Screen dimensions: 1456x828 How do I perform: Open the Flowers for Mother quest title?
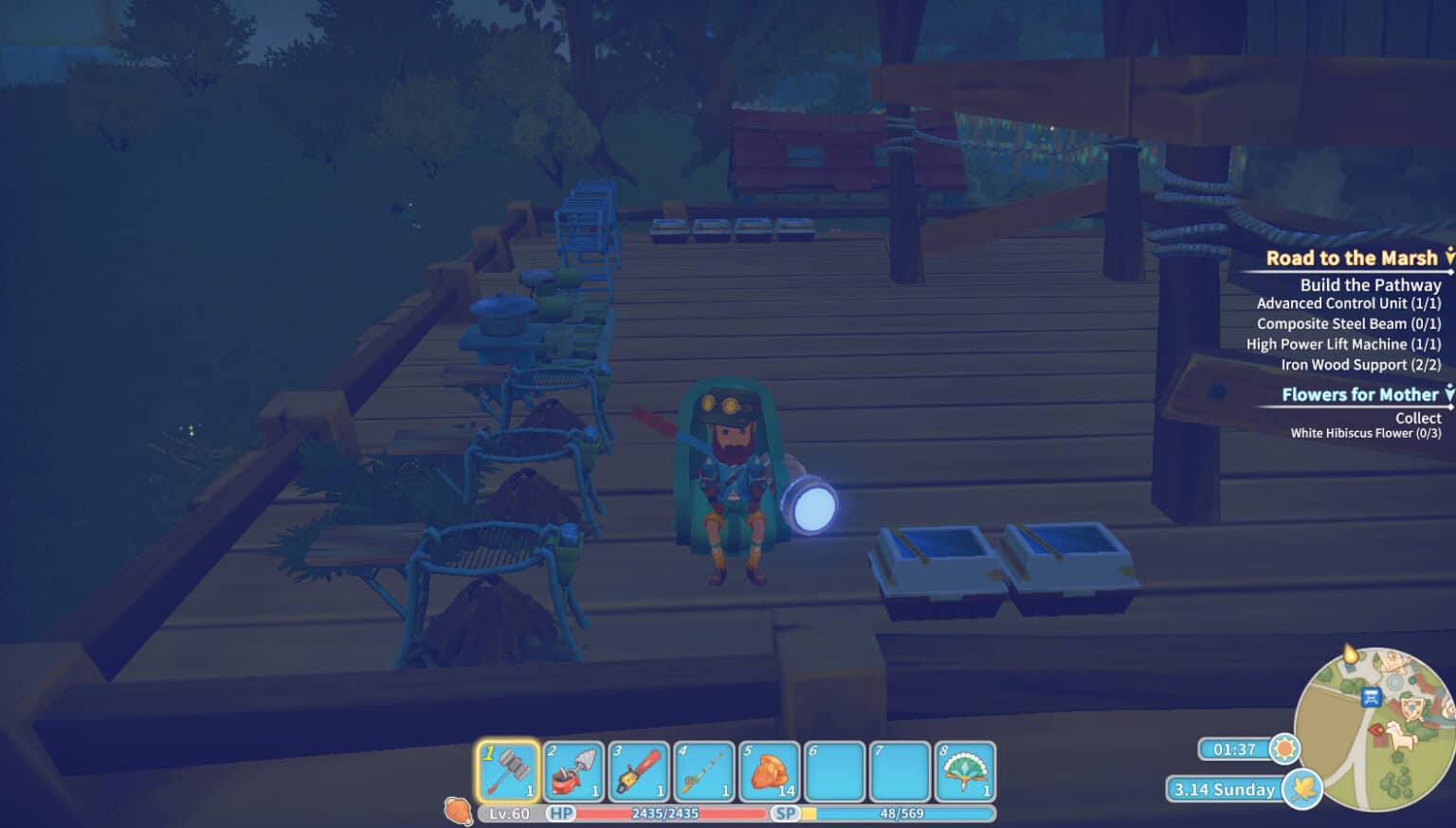pos(1359,394)
